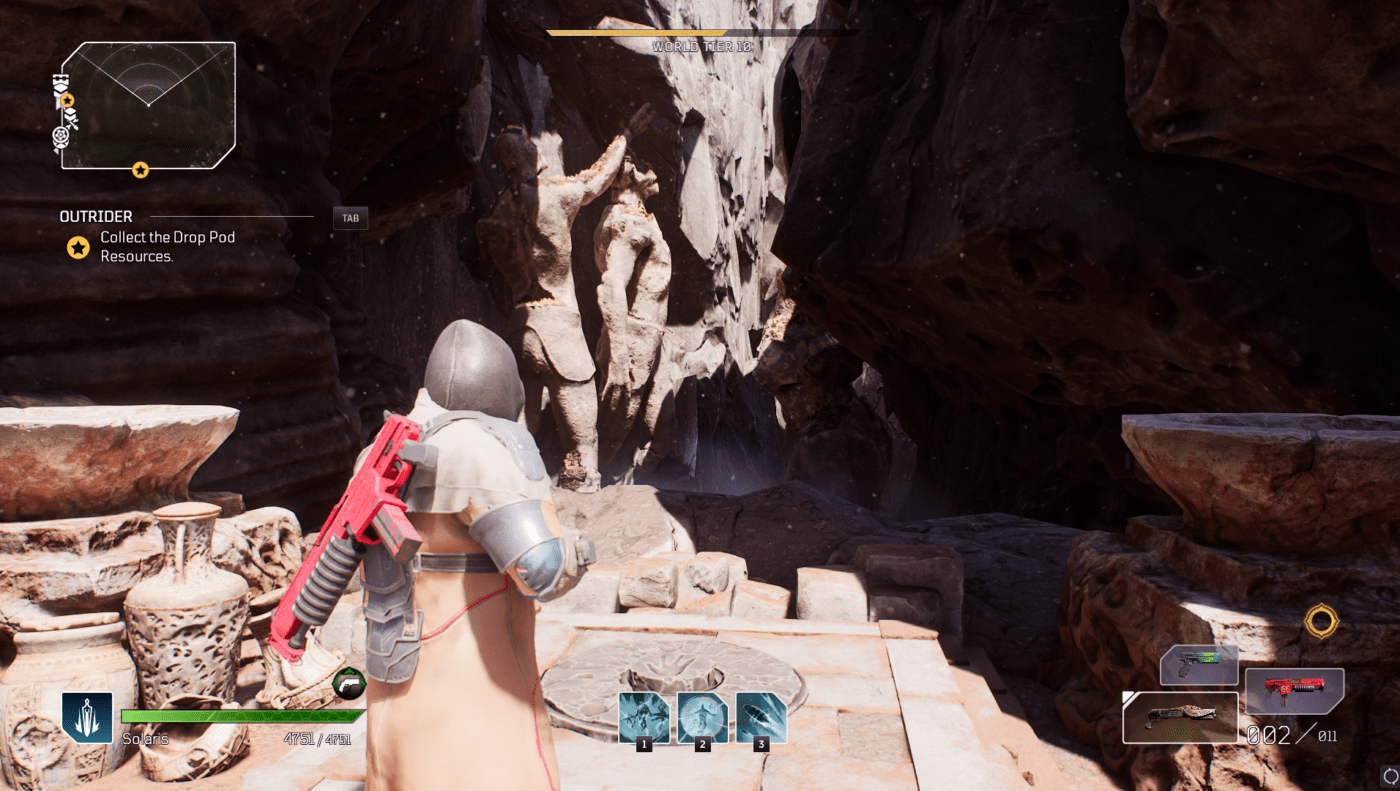Click the quest star marker on the minimap edge
The height and width of the screenshot is (791, 1400).
[66, 100]
